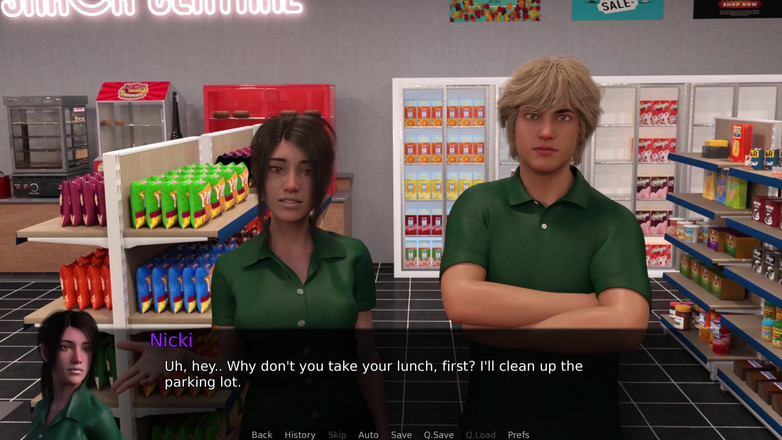Quick save with Q.Save
782x440 pixels.
point(438,435)
